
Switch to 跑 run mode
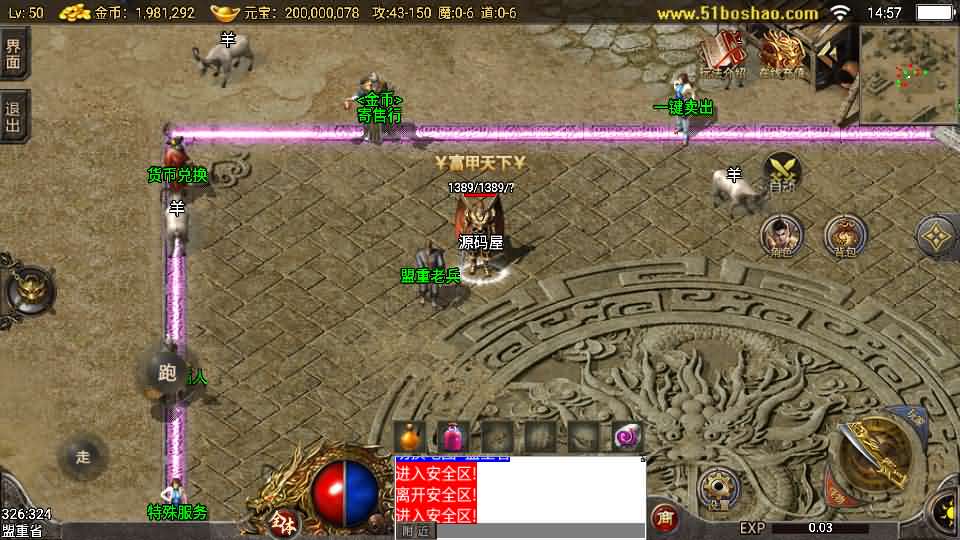167,373
